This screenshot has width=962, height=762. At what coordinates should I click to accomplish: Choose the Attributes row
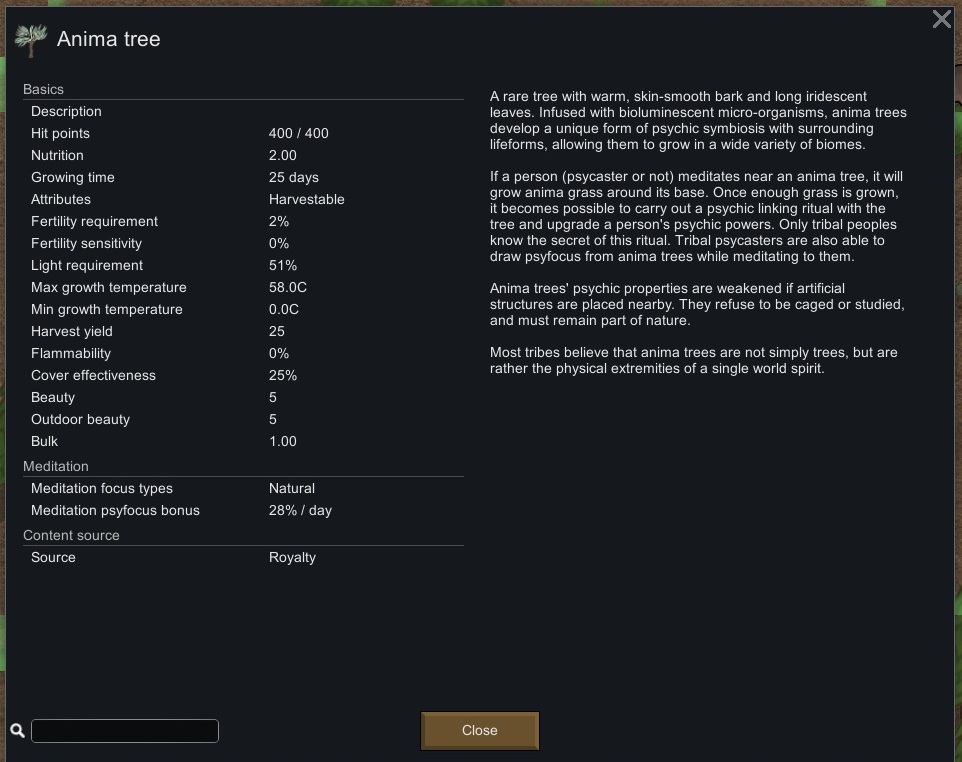point(243,199)
